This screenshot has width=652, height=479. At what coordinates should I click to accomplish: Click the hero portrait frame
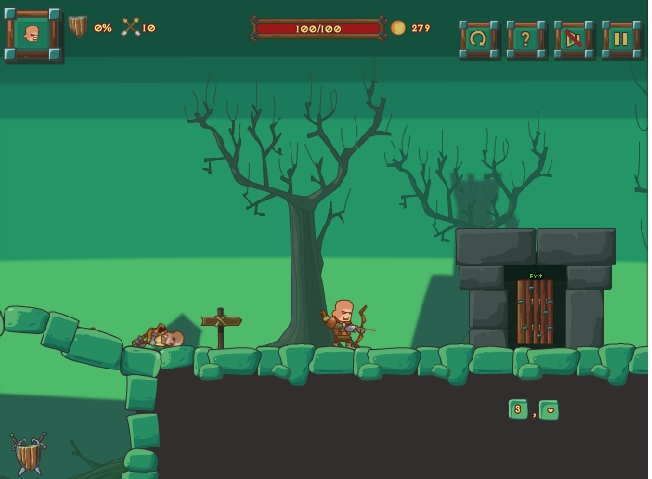click(x=33, y=35)
